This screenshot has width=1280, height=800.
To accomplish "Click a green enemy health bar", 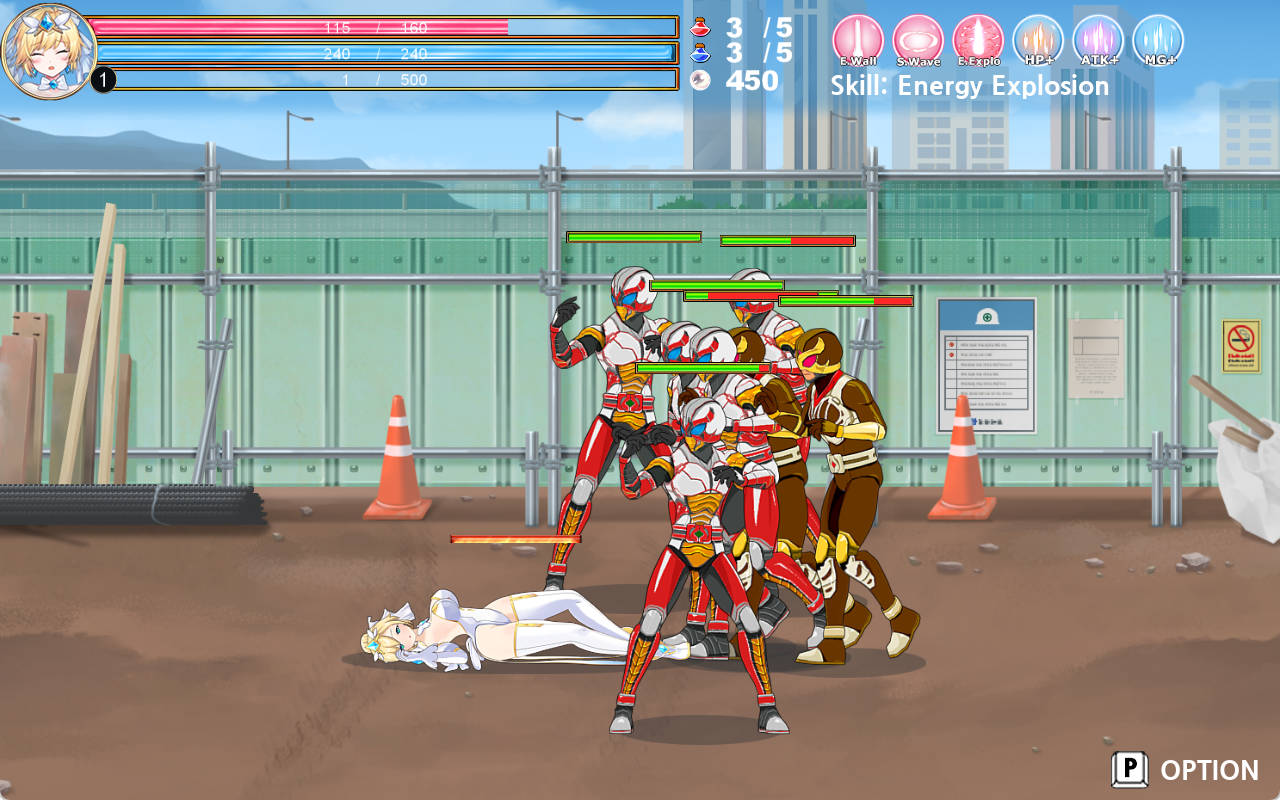I will [x=635, y=237].
